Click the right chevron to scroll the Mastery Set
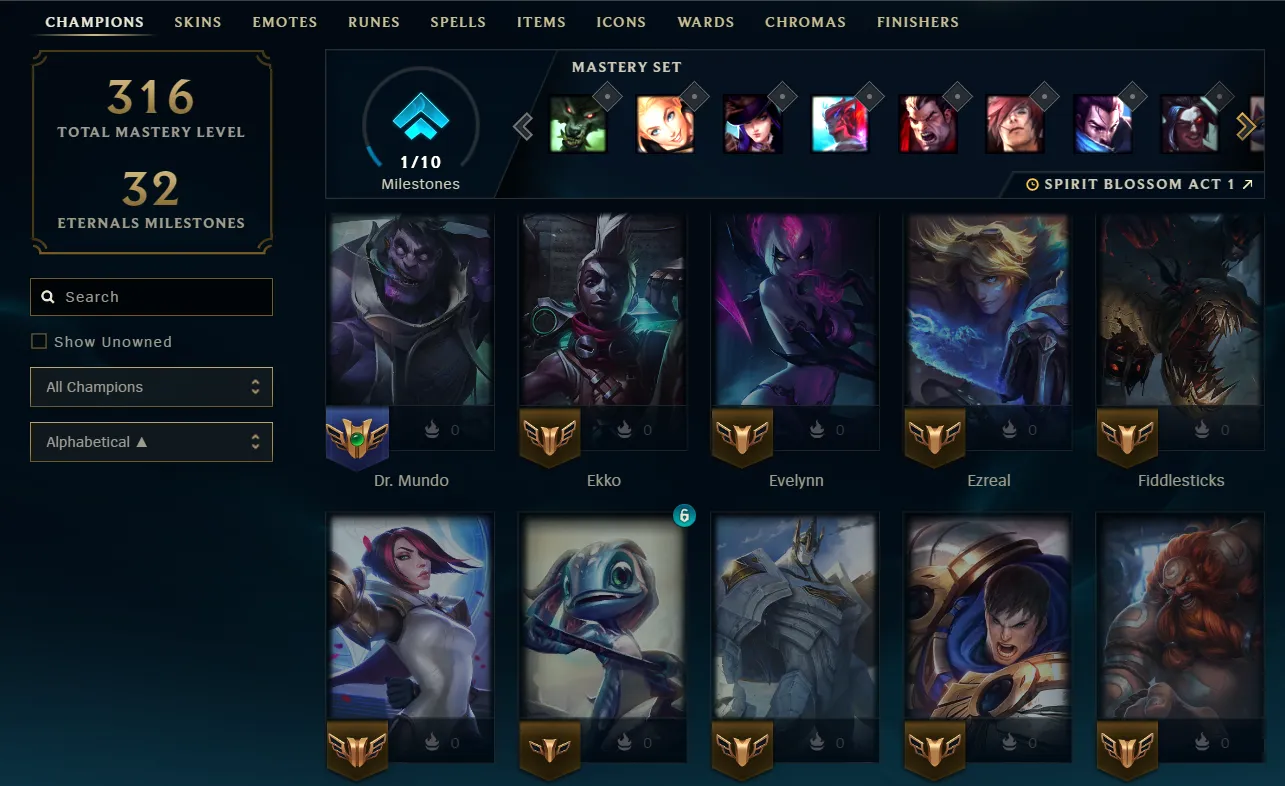The width and height of the screenshot is (1285, 786). pyautogui.click(x=1246, y=126)
